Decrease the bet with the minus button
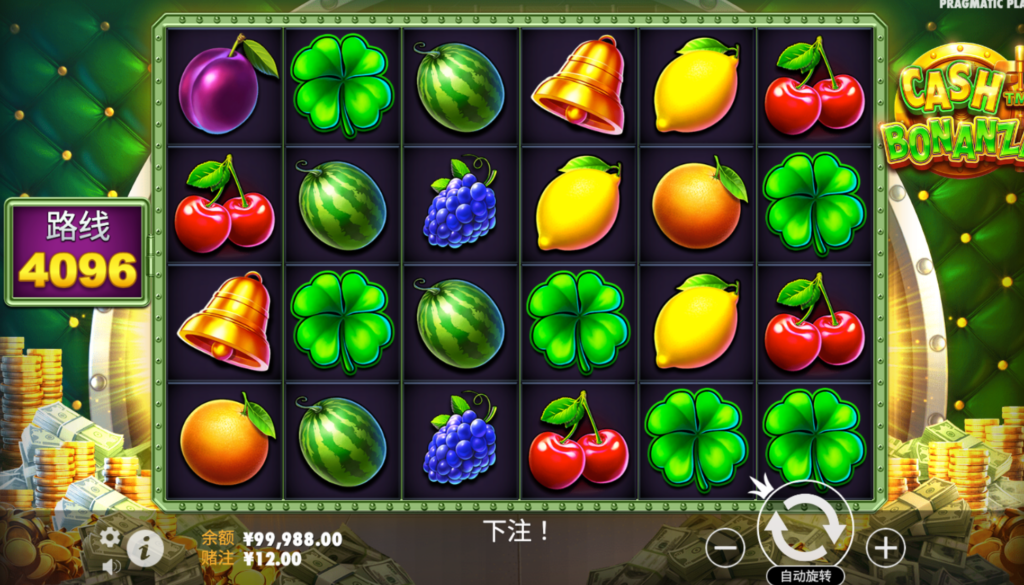 click(x=727, y=547)
